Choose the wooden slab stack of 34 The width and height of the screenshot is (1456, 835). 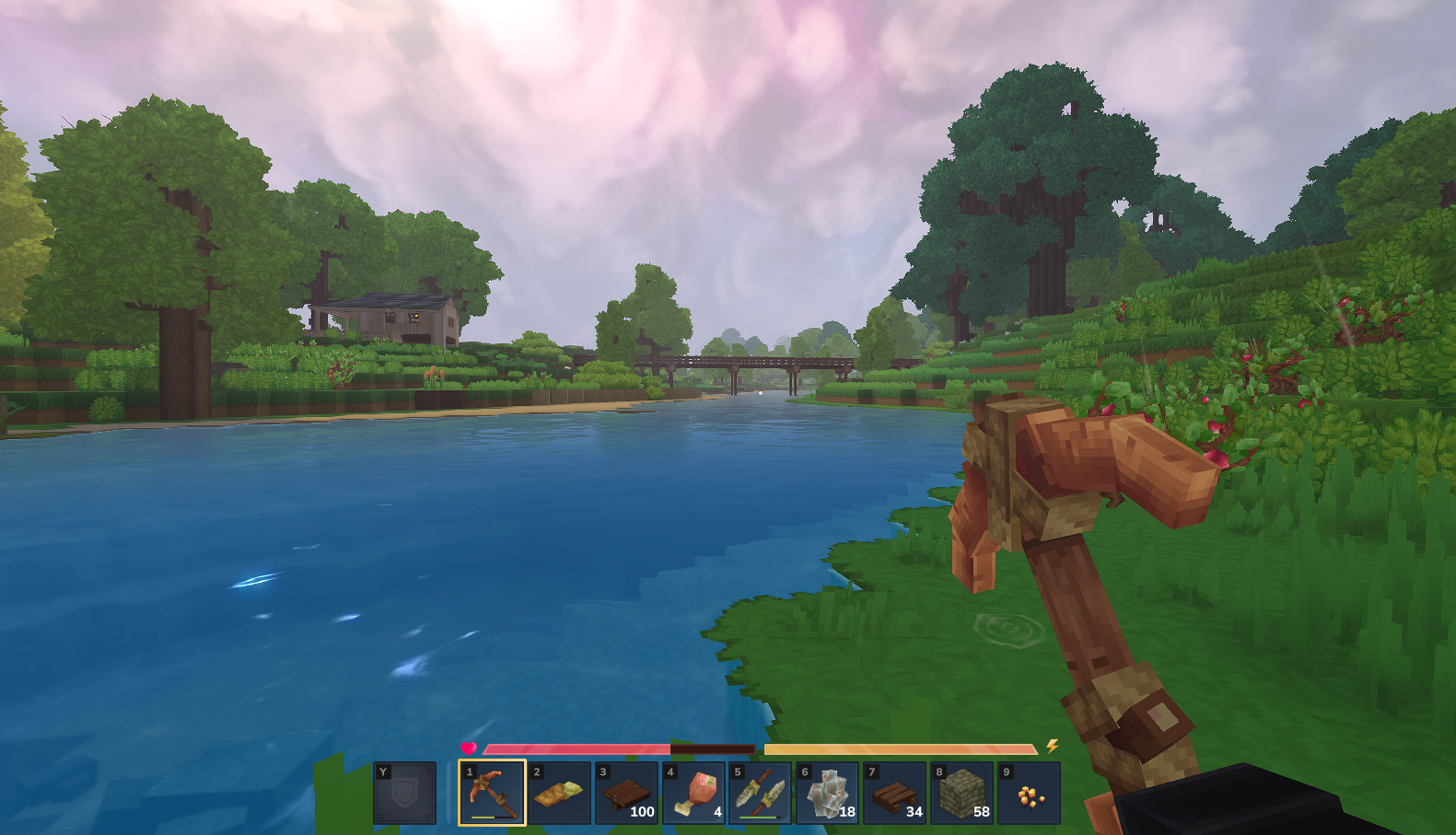point(895,793)
